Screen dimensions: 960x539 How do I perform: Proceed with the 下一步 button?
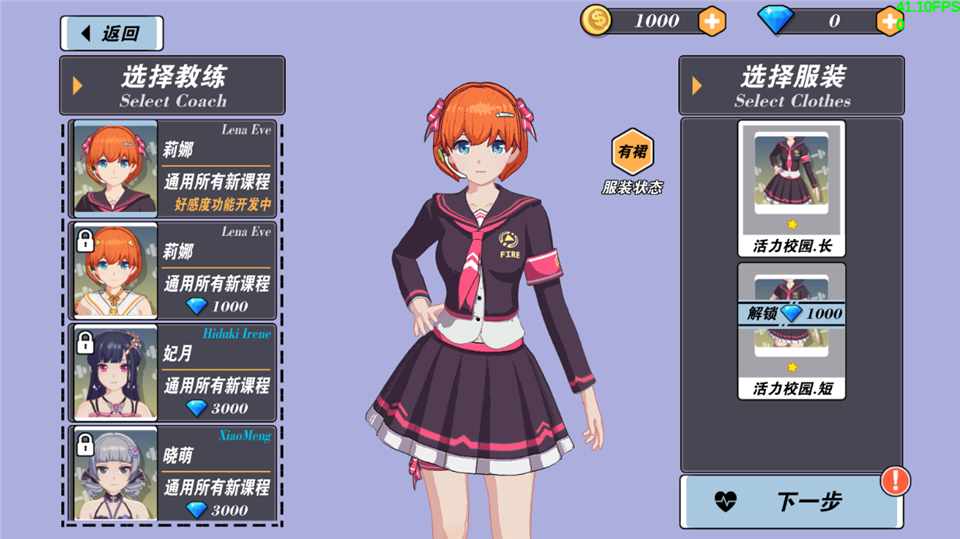pyautogui.click(x=790, y=502)
